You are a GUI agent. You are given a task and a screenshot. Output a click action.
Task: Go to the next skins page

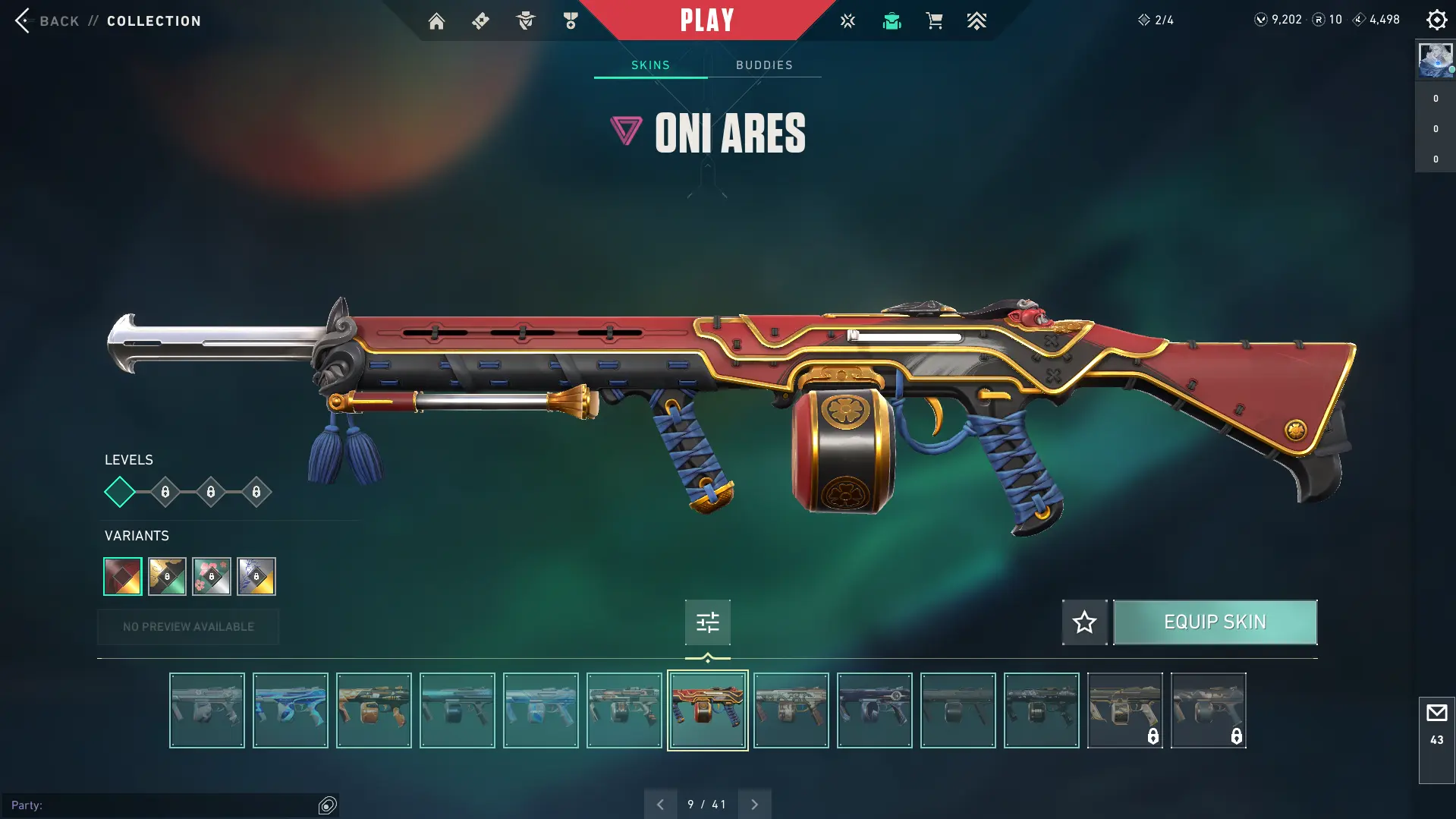[x=754, y=805]
